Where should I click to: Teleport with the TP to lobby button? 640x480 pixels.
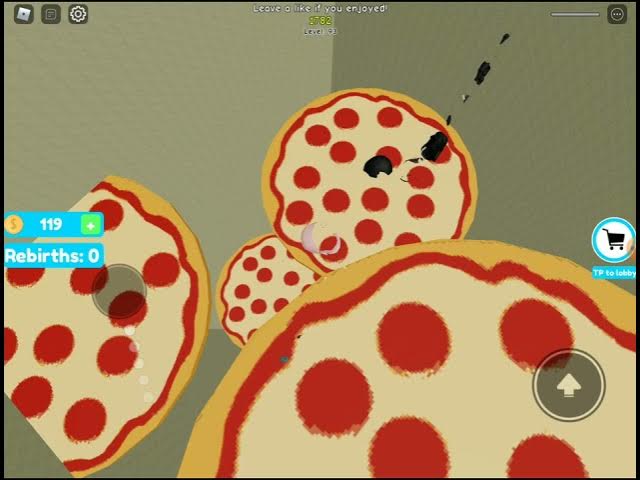613,273
